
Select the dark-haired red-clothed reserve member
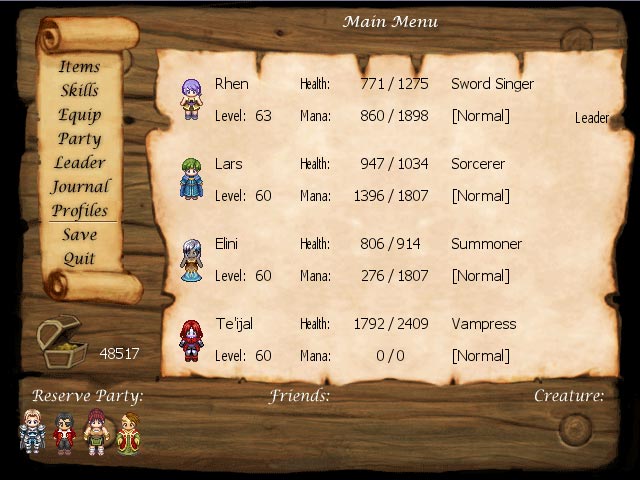[65, 432]
